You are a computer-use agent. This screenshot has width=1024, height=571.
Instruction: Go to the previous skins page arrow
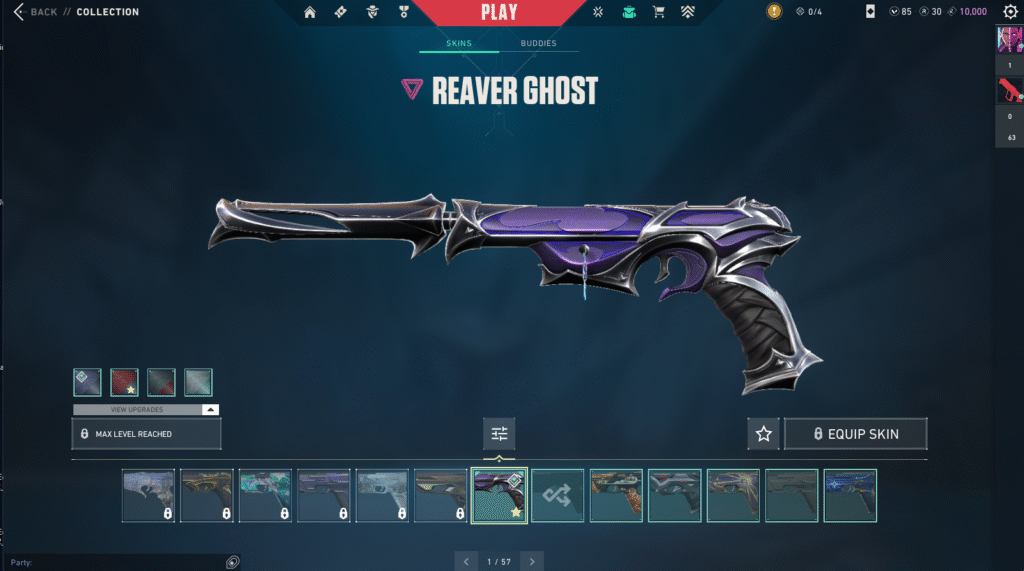pyautogui.click(x=465, y=562)
